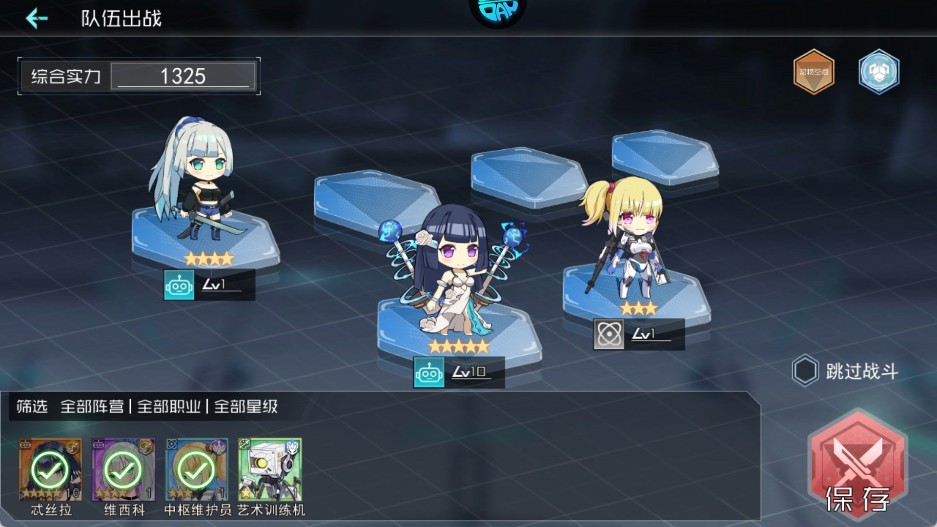Go back using the arrow button
The image size is (937, 527).
[37, 19]
